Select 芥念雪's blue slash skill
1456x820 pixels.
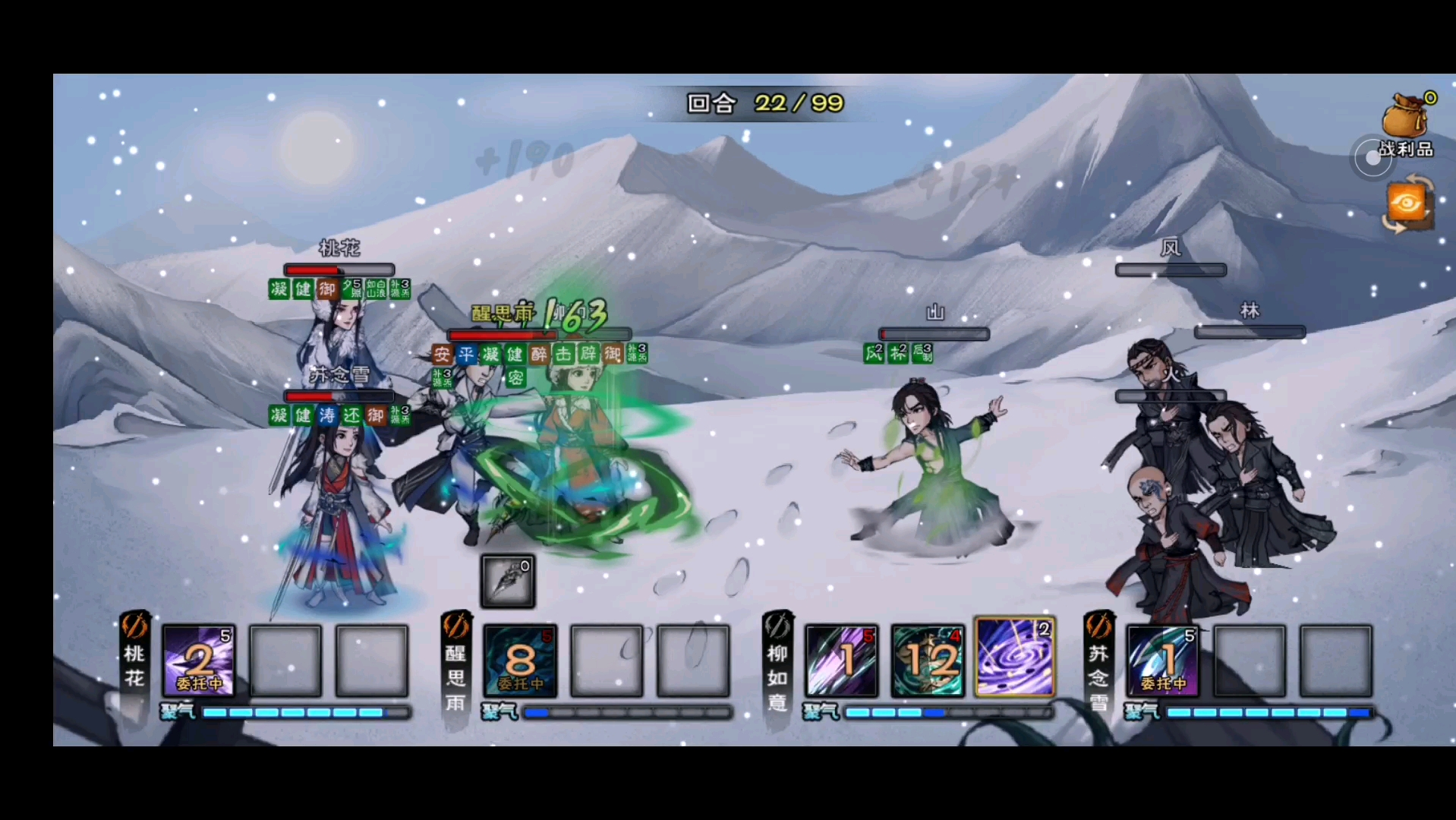[1162, 661]
